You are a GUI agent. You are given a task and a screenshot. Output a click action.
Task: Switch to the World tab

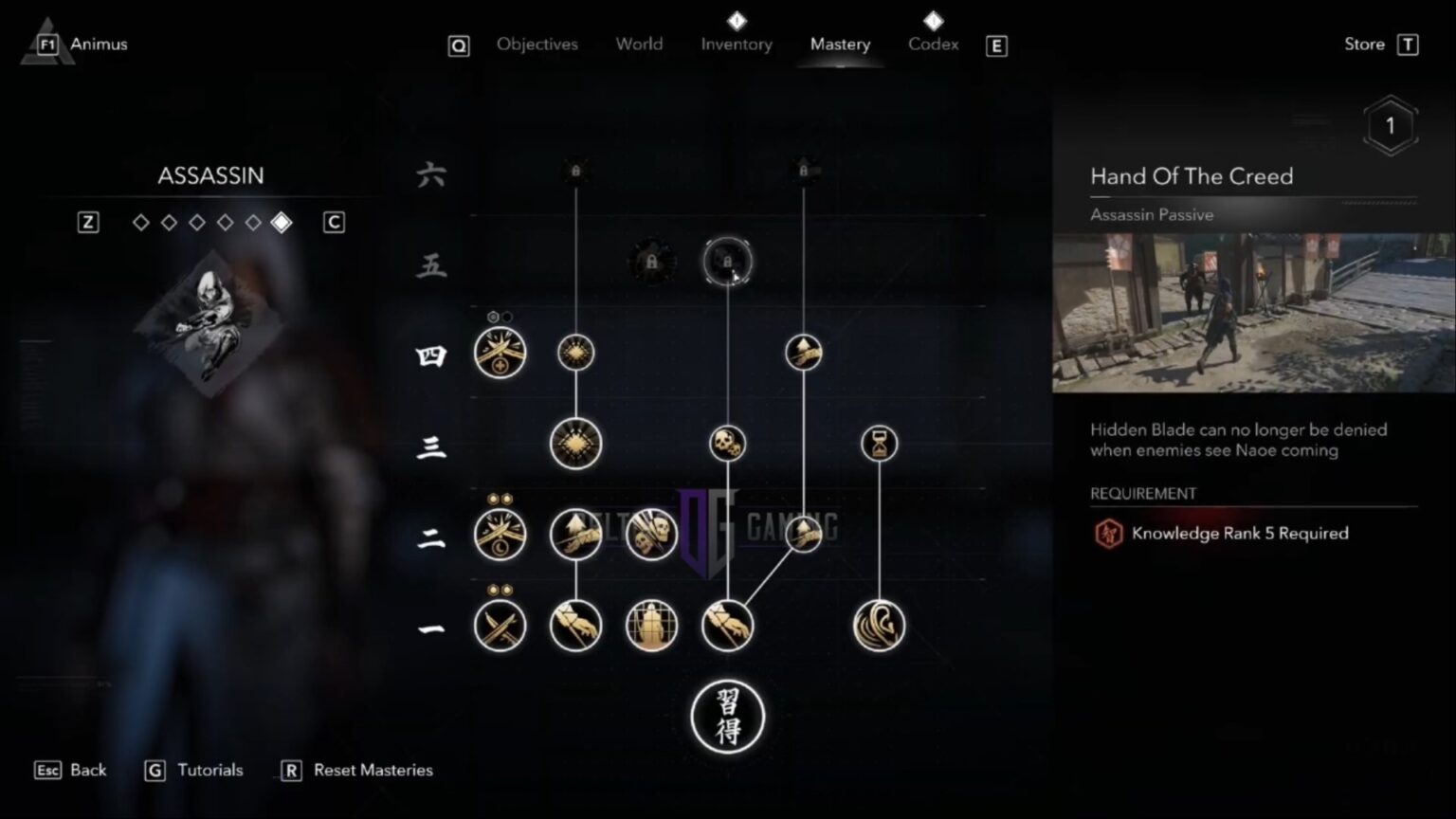[x=639, y=44]
